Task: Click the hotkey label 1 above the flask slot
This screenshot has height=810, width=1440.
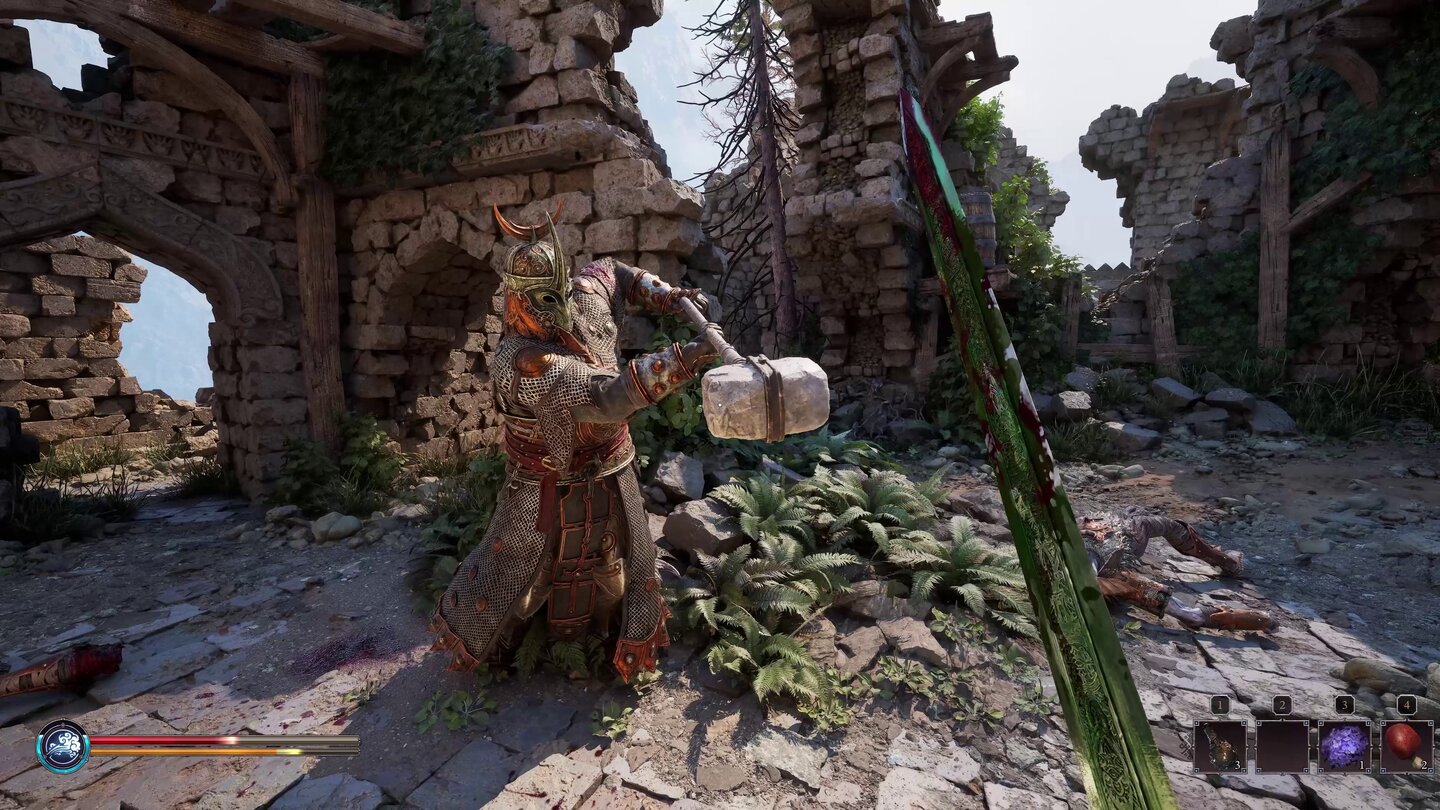Action: (1220, 704)
